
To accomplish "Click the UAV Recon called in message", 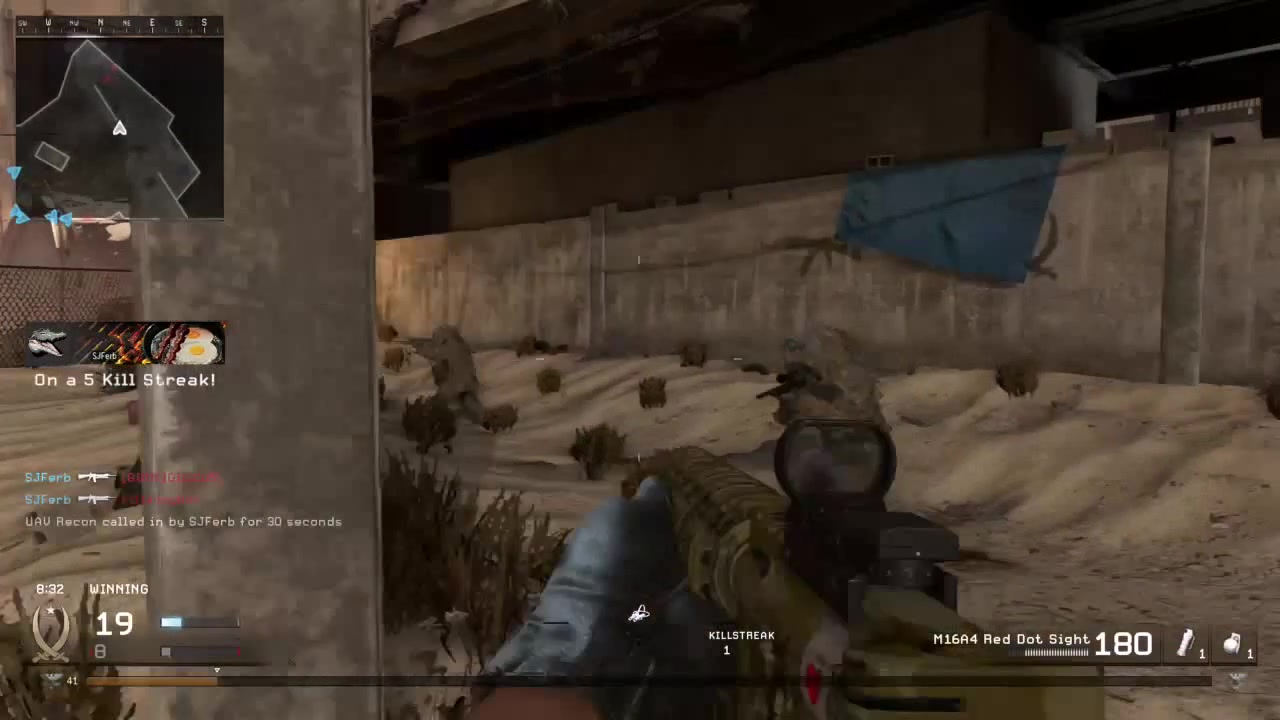I will (183, 521).
